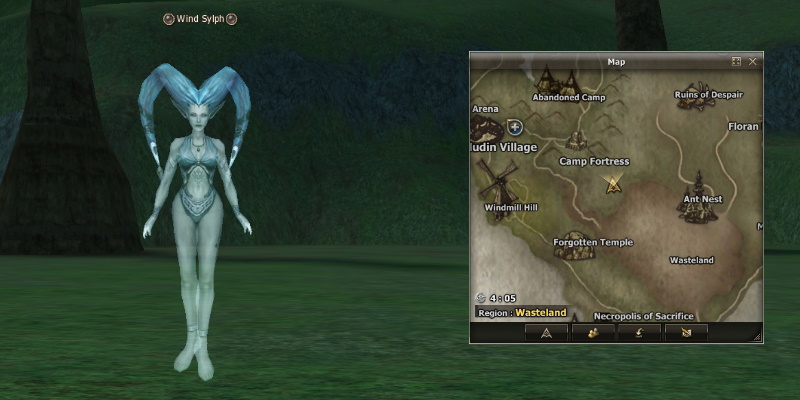Click the blue cross marker near Arena
Viewport: 800px width, 400px height.
coord(515,127)
